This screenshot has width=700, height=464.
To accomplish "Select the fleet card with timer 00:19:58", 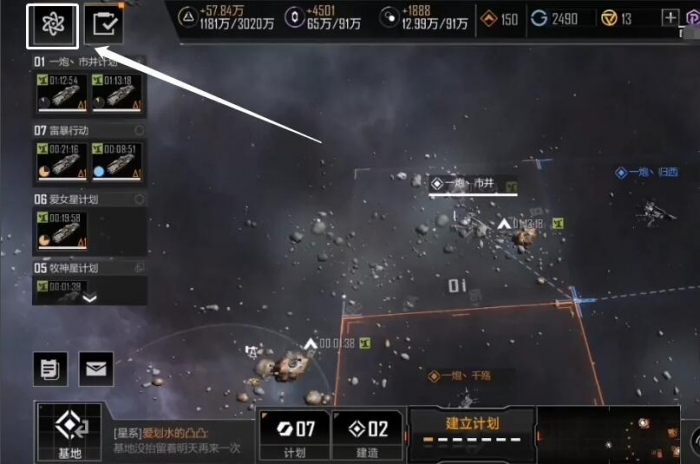I will pos(61,229).
